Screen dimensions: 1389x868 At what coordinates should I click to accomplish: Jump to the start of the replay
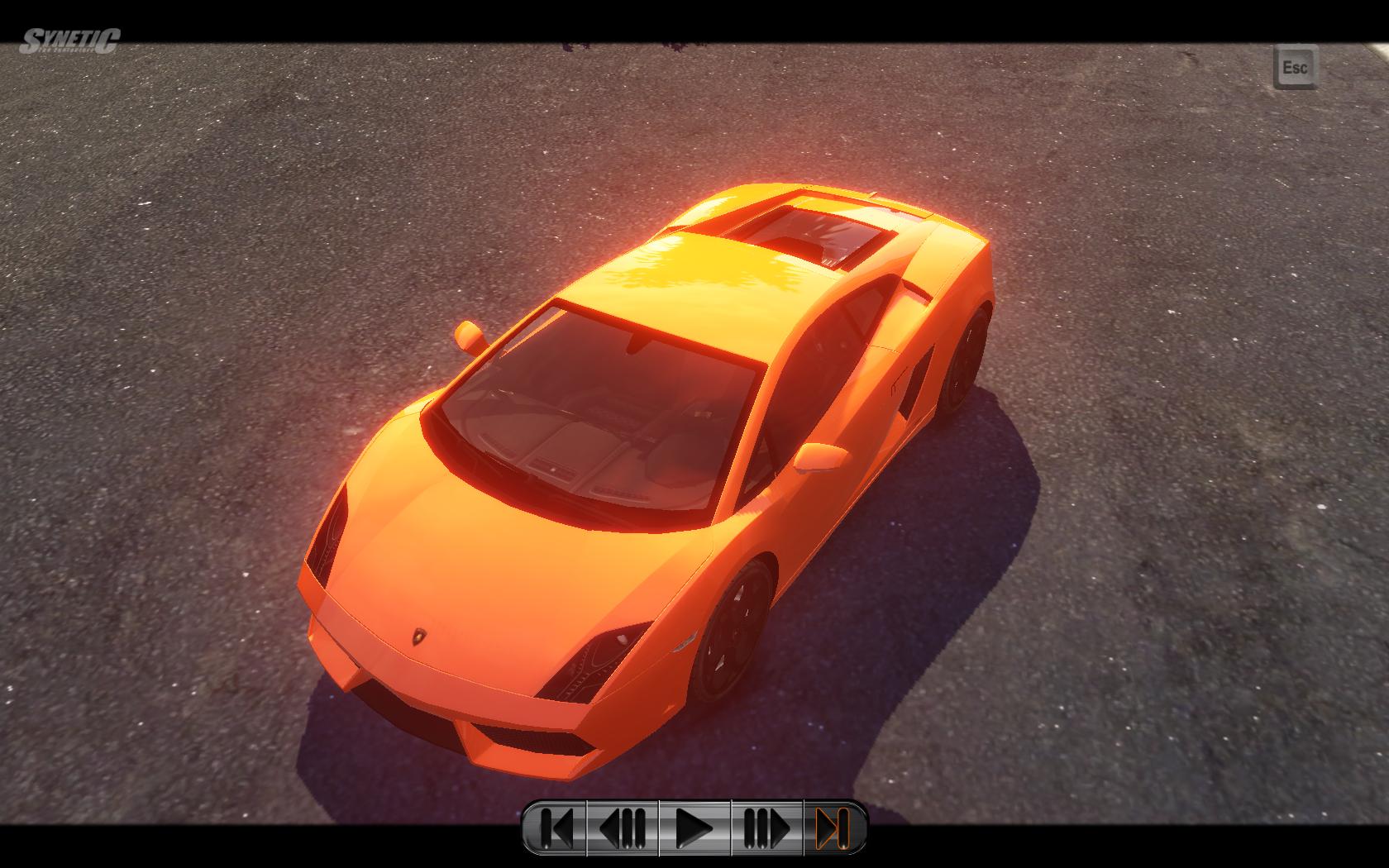click(556, 827)
